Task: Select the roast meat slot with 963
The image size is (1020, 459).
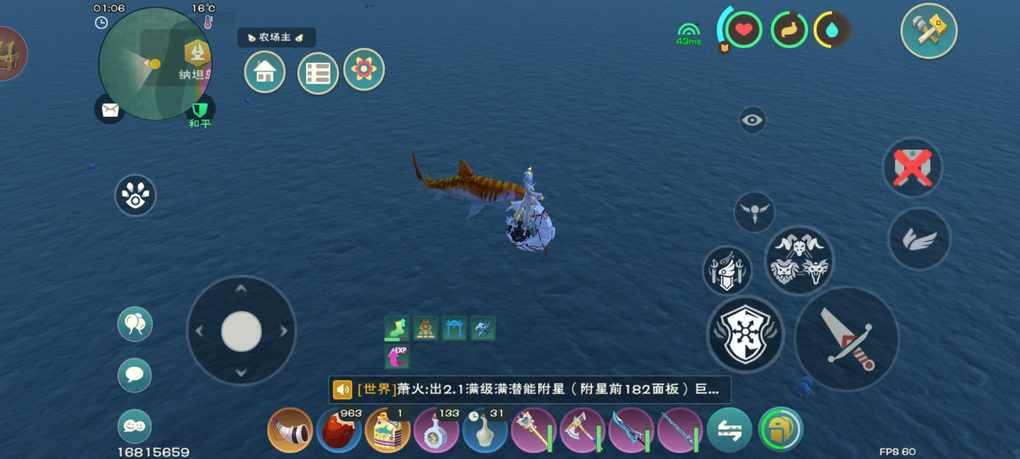Action: coord(339,431)
